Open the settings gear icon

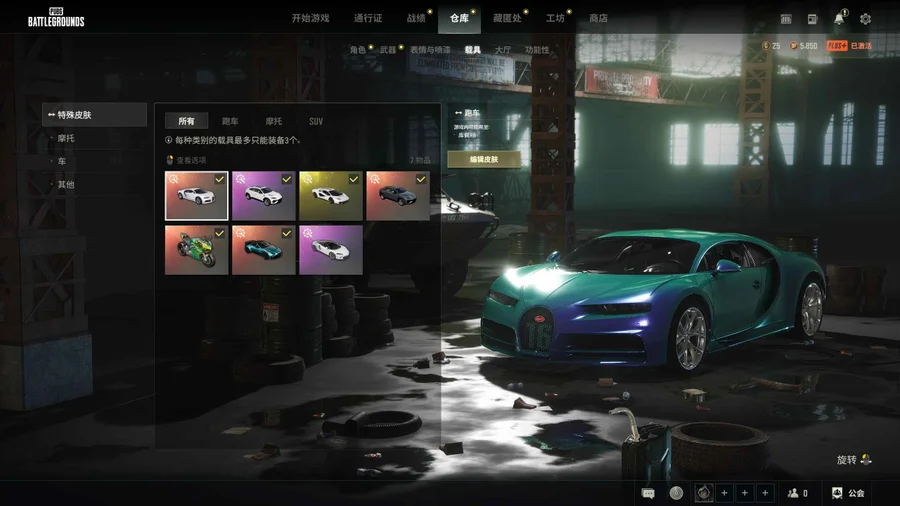[x=865, y=18]
